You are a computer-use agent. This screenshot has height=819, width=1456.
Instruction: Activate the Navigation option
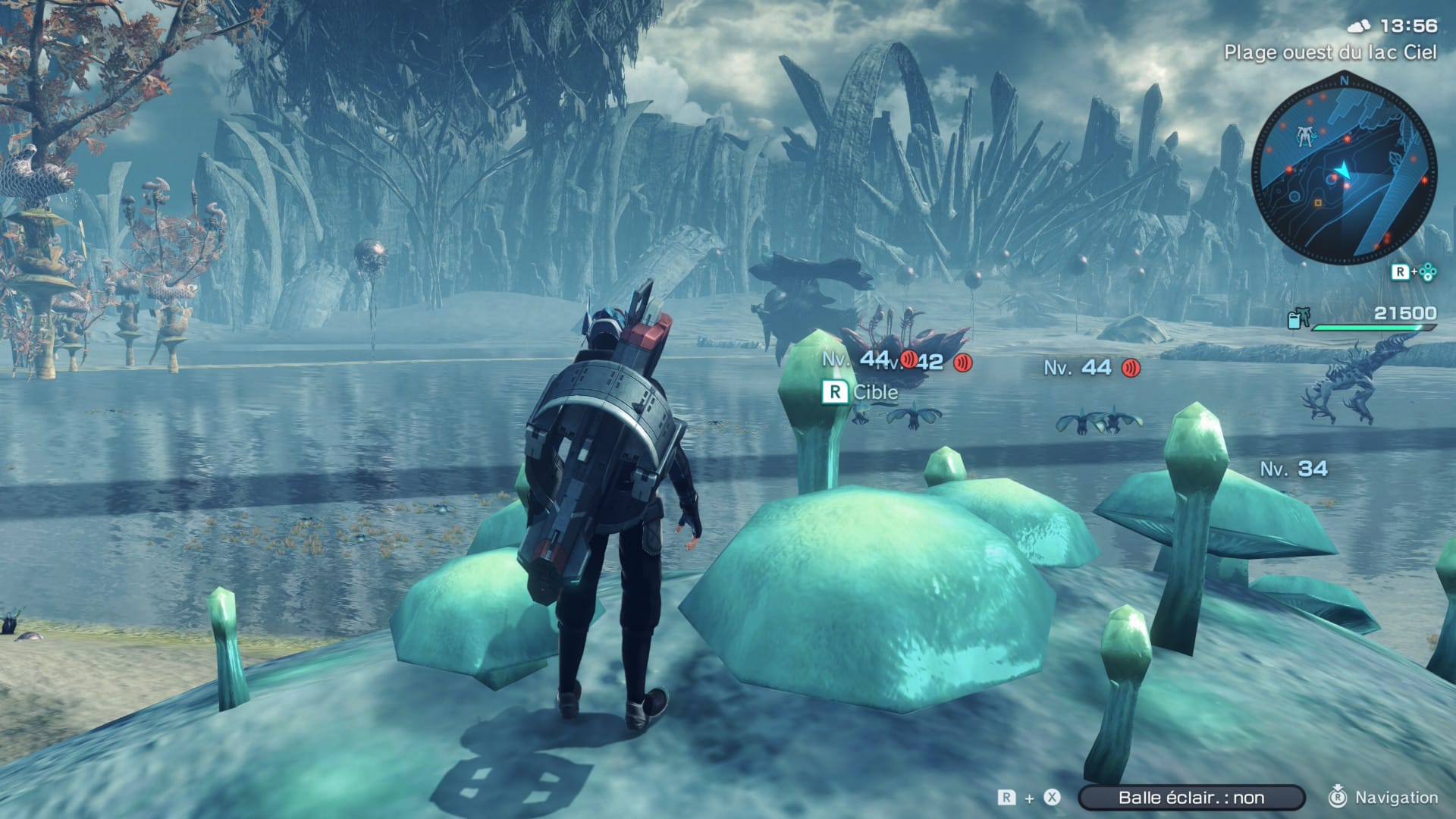point(1385,797)
